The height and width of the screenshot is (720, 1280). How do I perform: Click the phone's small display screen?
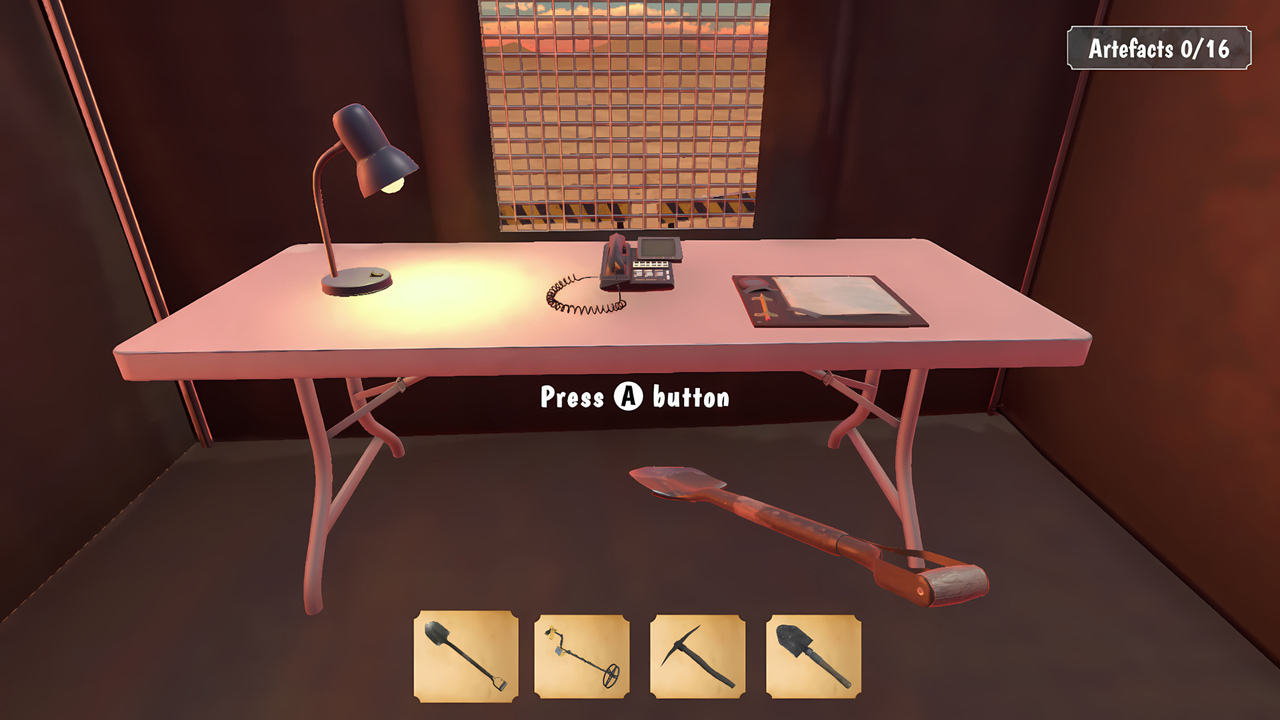pyautogui.click(x=657, y=247)
